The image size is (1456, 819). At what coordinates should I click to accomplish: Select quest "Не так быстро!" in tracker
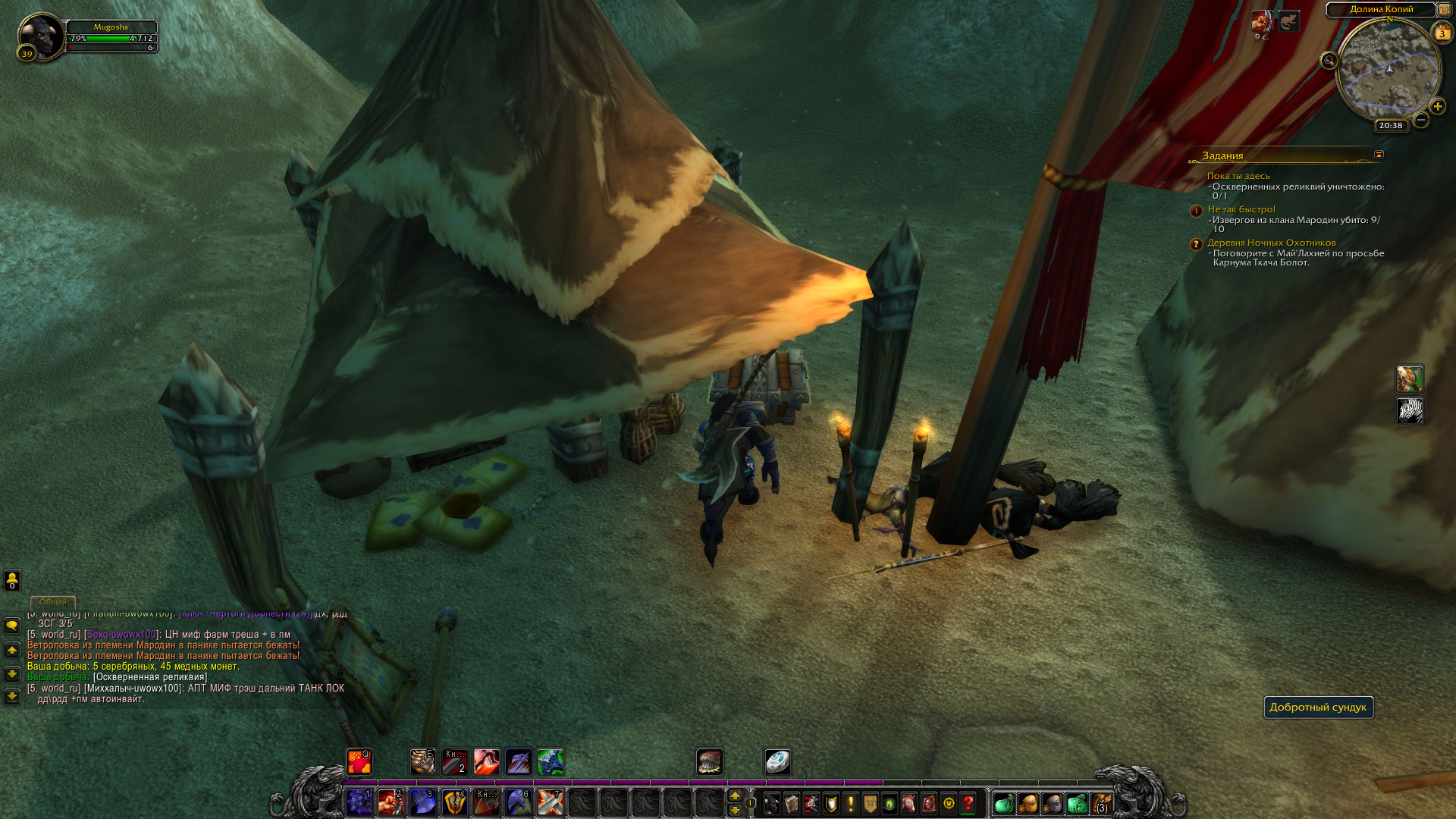[1241, 209]
